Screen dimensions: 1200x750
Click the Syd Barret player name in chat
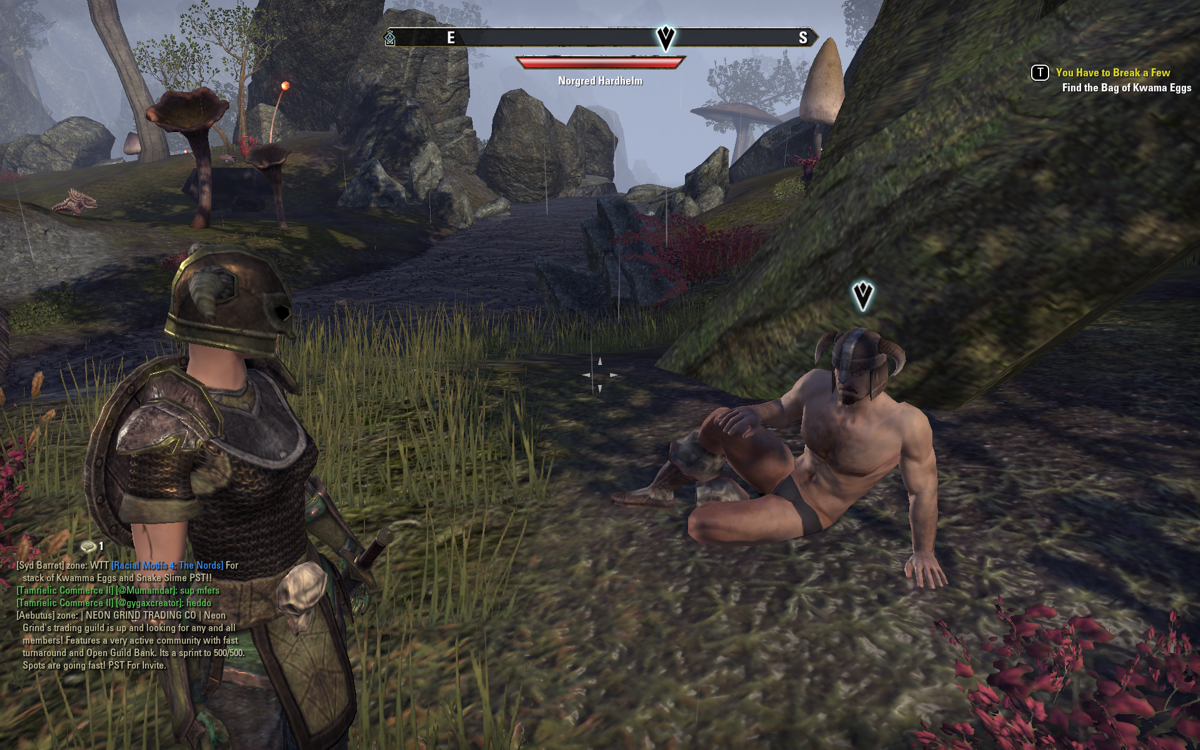pyautogui.click(x=41, y=566)
